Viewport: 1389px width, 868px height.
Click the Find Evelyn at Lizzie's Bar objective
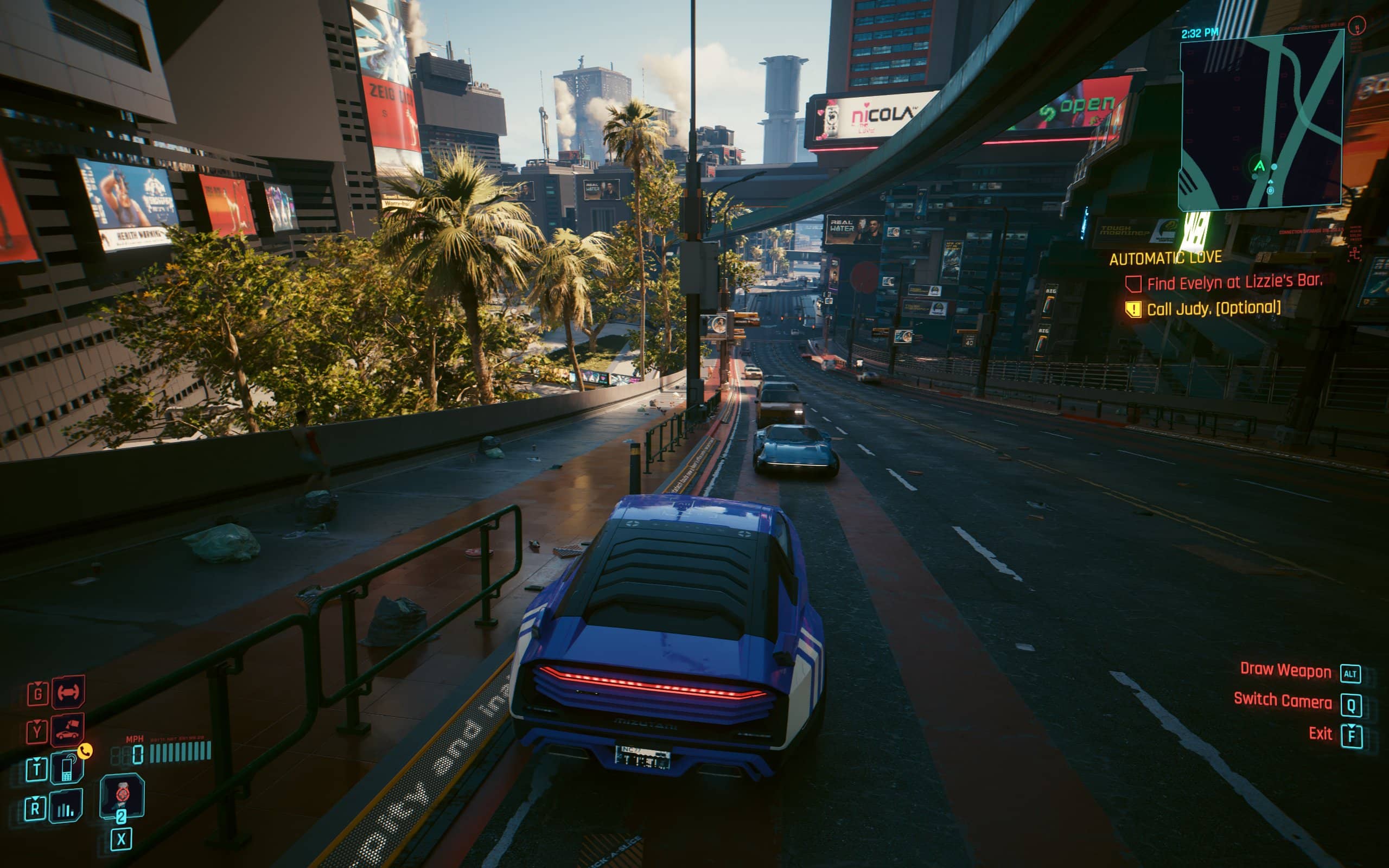point(1234,283)
